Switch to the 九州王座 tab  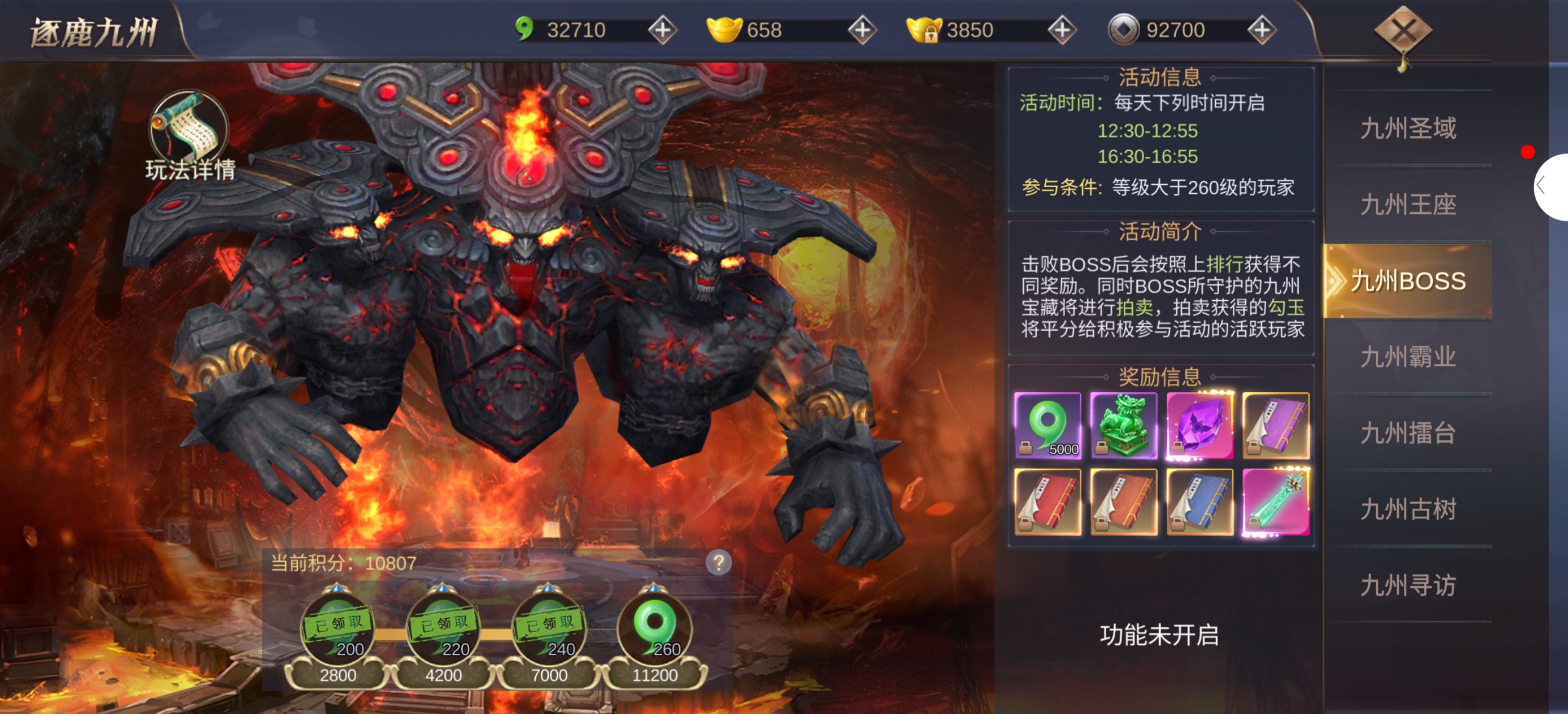click(x=1408, y=205)
